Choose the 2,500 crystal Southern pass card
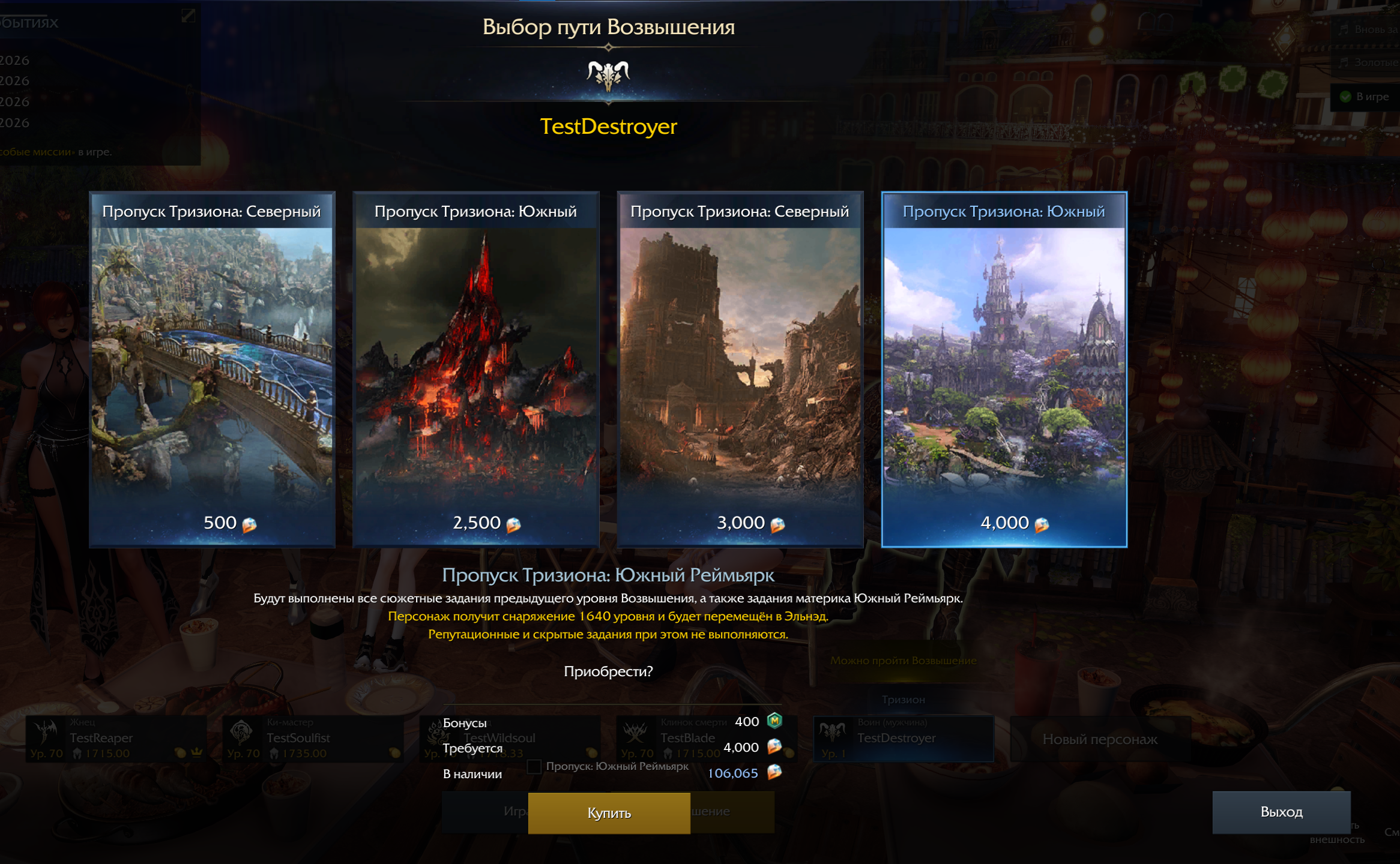This screenshot has width=1400, height=864. coord(476,369)
